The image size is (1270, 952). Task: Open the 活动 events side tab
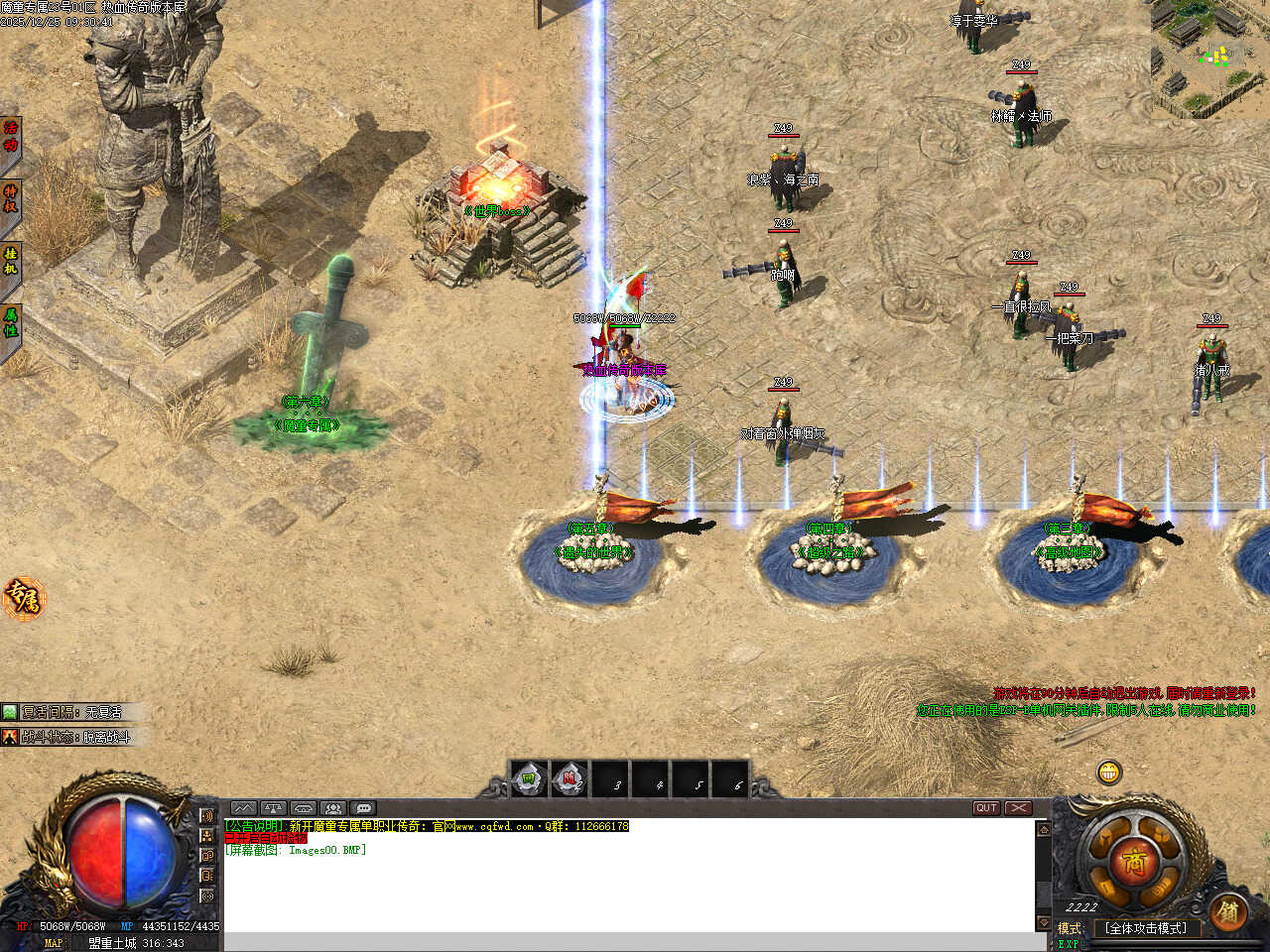11,136
